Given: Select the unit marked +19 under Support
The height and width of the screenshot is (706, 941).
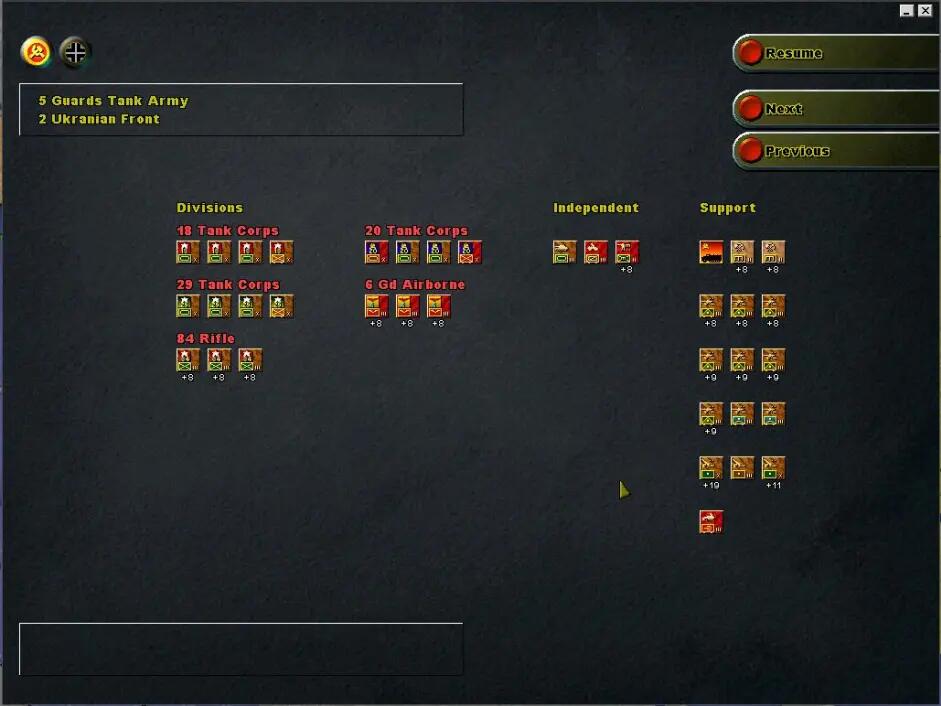Looking at the screenshot, I should (711, 467).
